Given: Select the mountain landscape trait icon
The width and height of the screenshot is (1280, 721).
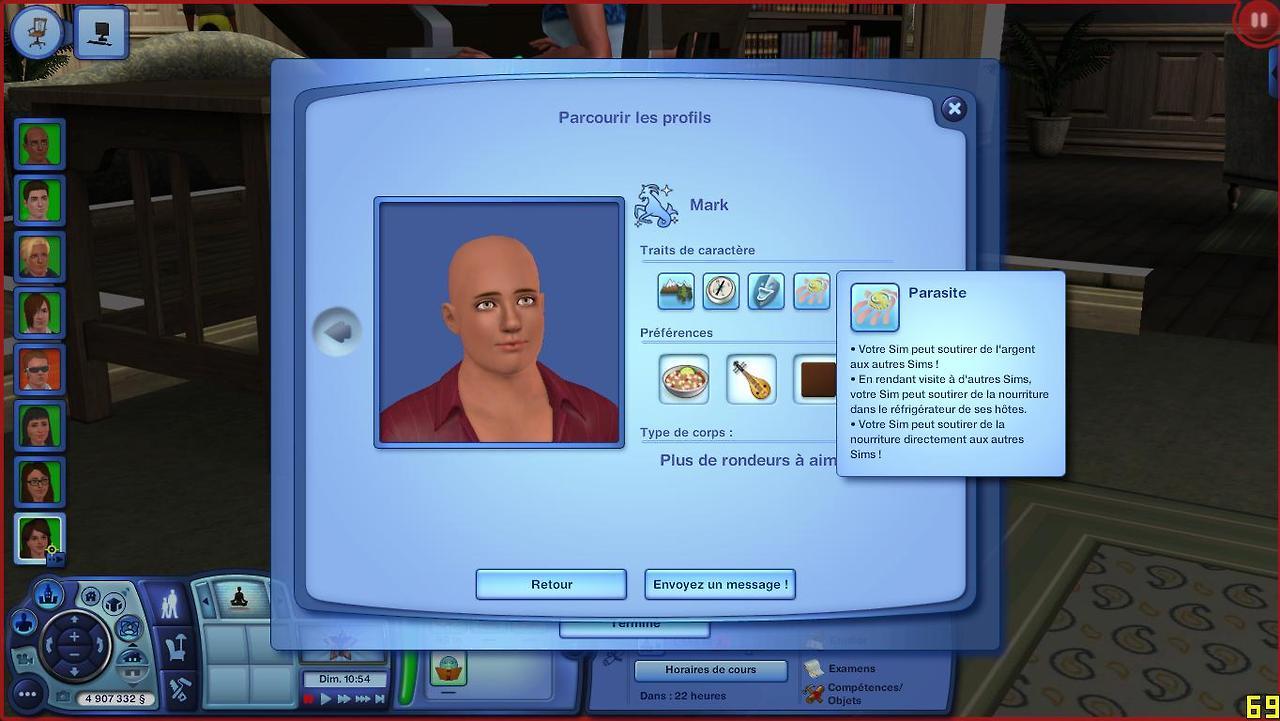Looking at the screenshot, I should pos(676,291).
